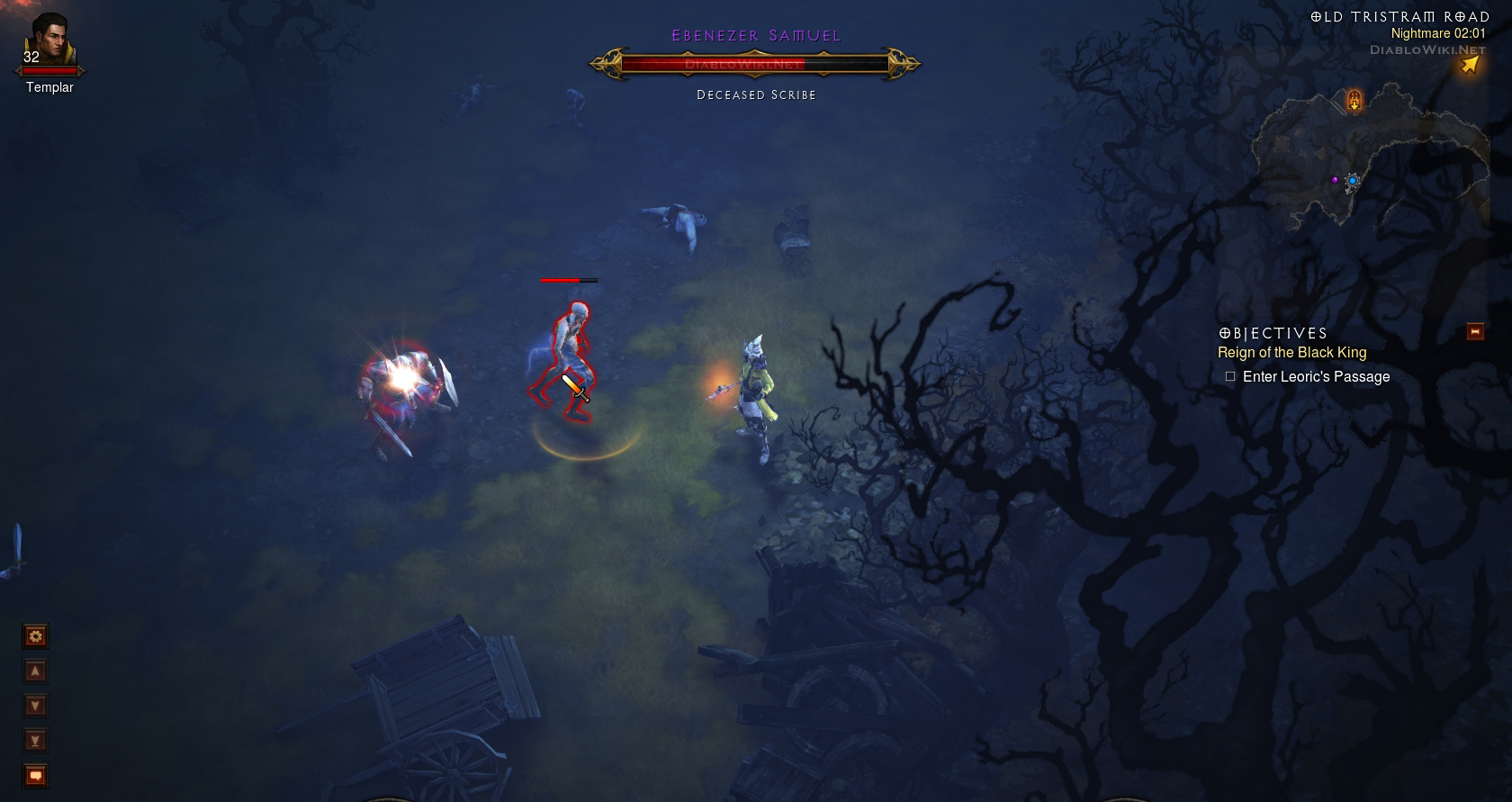Open chat options with the gear button
Screen dimensions: 1512x802
click(35, 637)
